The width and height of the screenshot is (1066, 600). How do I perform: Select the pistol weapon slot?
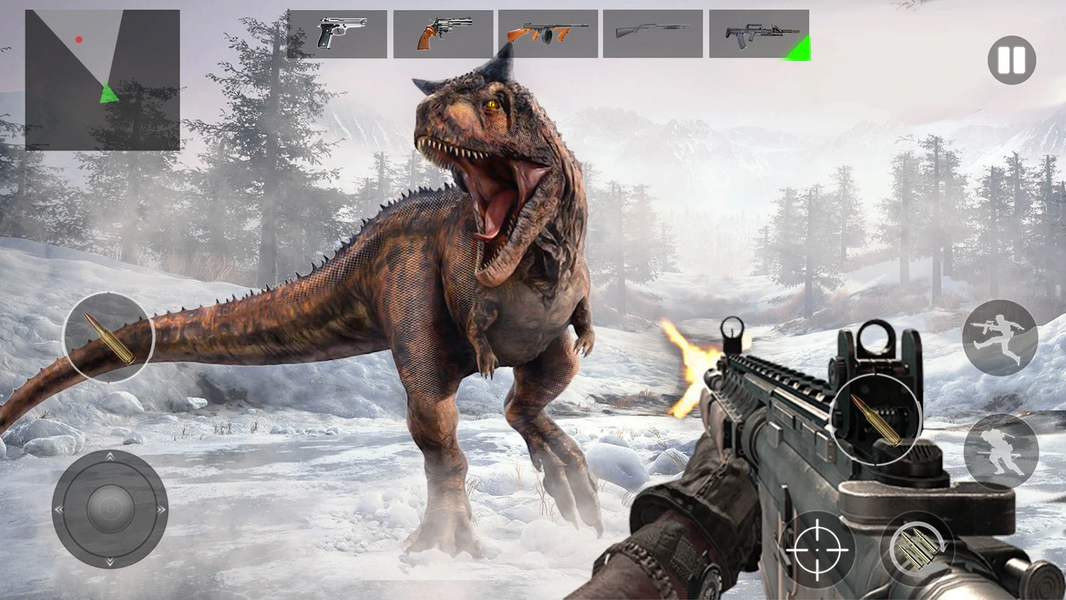click(x=337, y=34)
